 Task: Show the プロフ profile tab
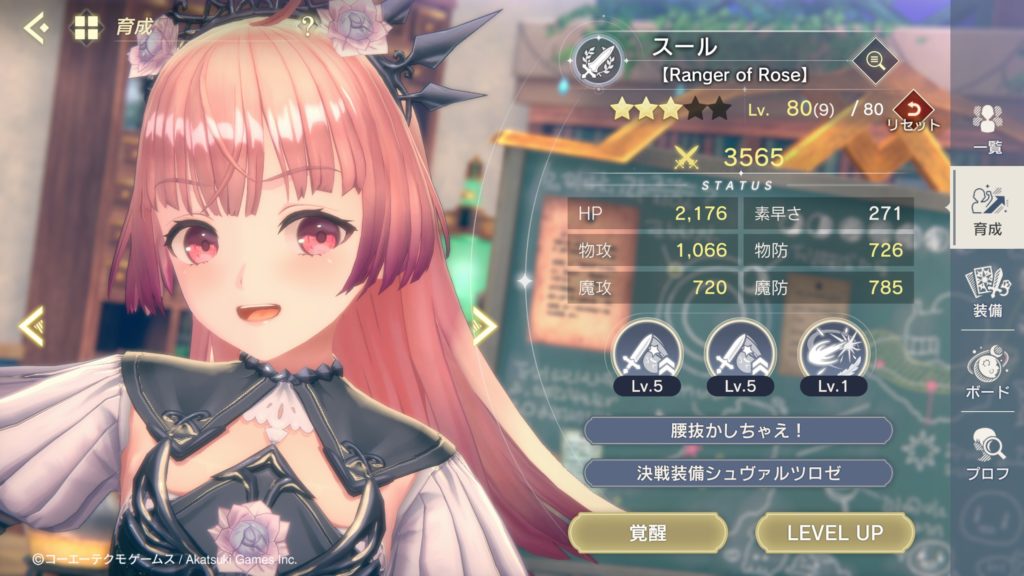988,453
